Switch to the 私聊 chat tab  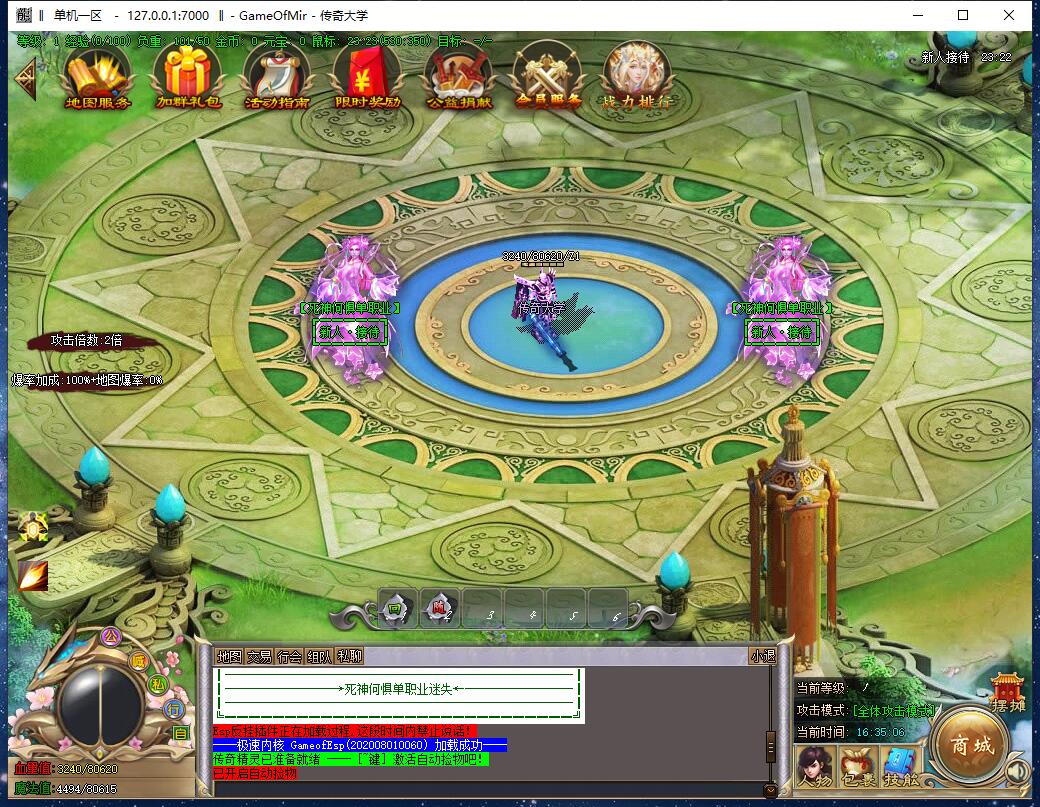click(349, 656)
